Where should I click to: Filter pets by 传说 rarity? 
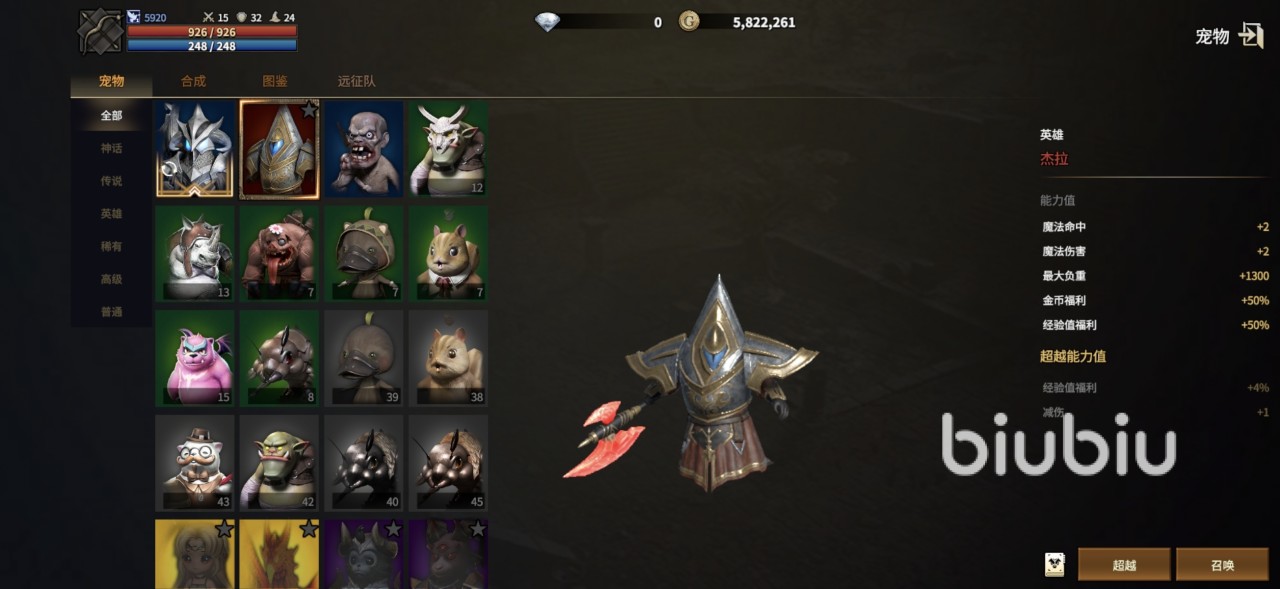coord(111,181)
